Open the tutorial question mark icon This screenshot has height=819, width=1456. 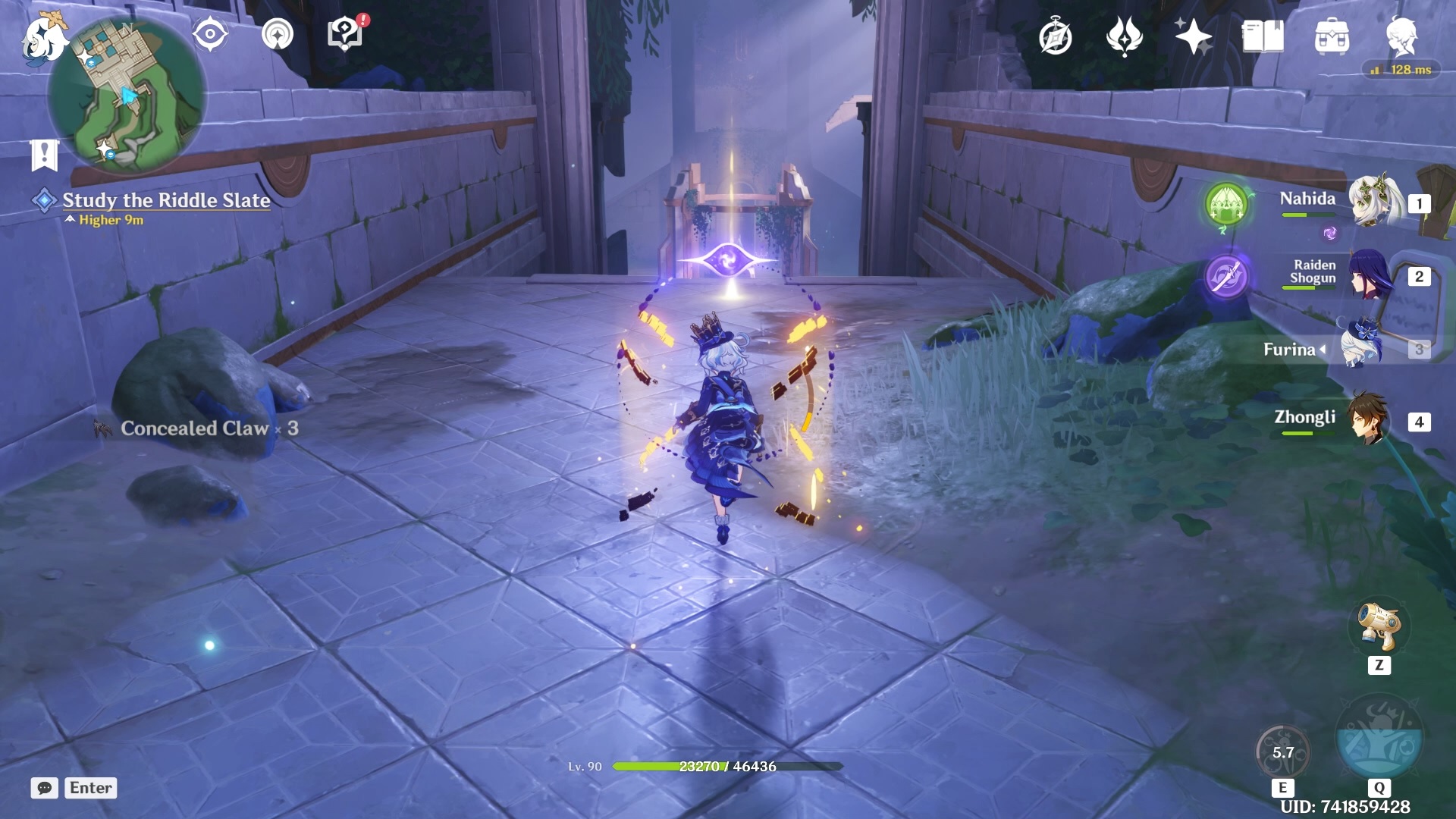point(345,35)
